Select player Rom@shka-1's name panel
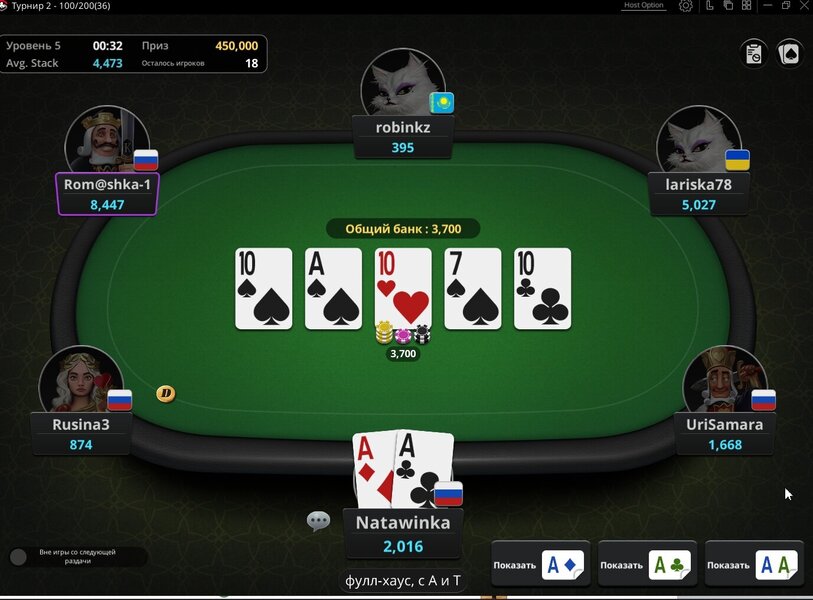The image size is (813, 600). pos(107,194)
